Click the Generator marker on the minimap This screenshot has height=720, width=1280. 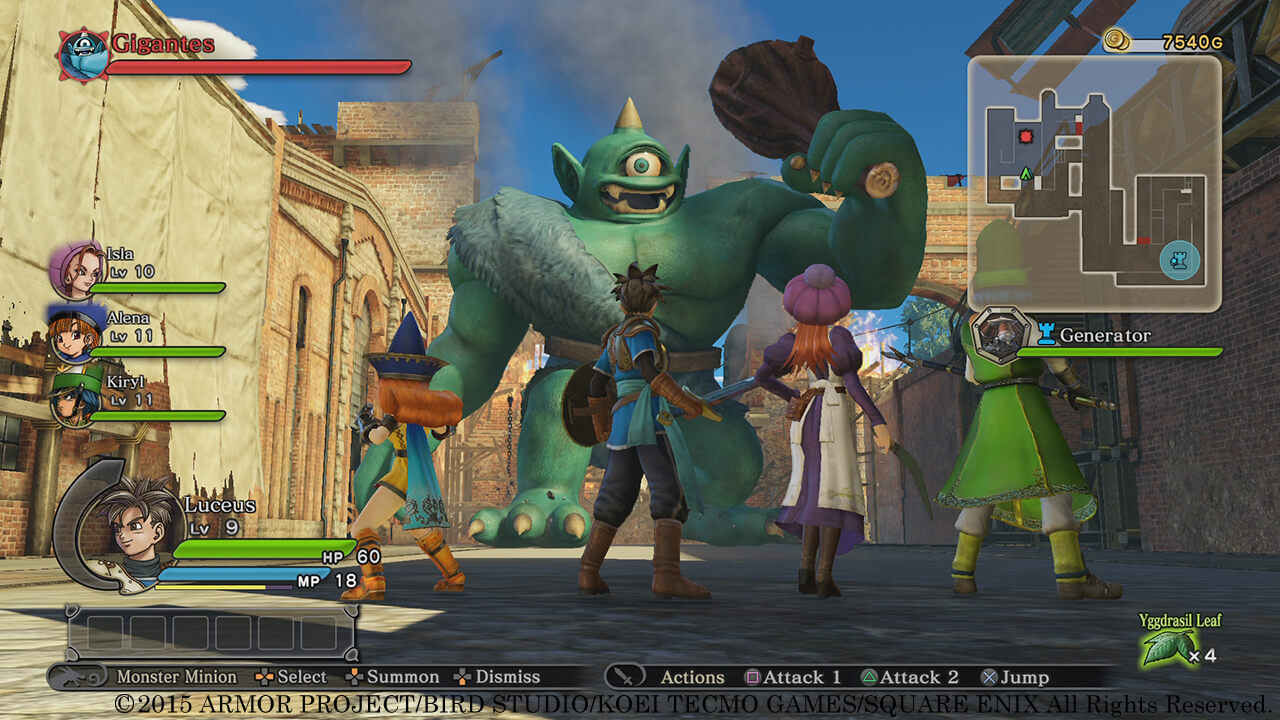tap(1179, 260)
